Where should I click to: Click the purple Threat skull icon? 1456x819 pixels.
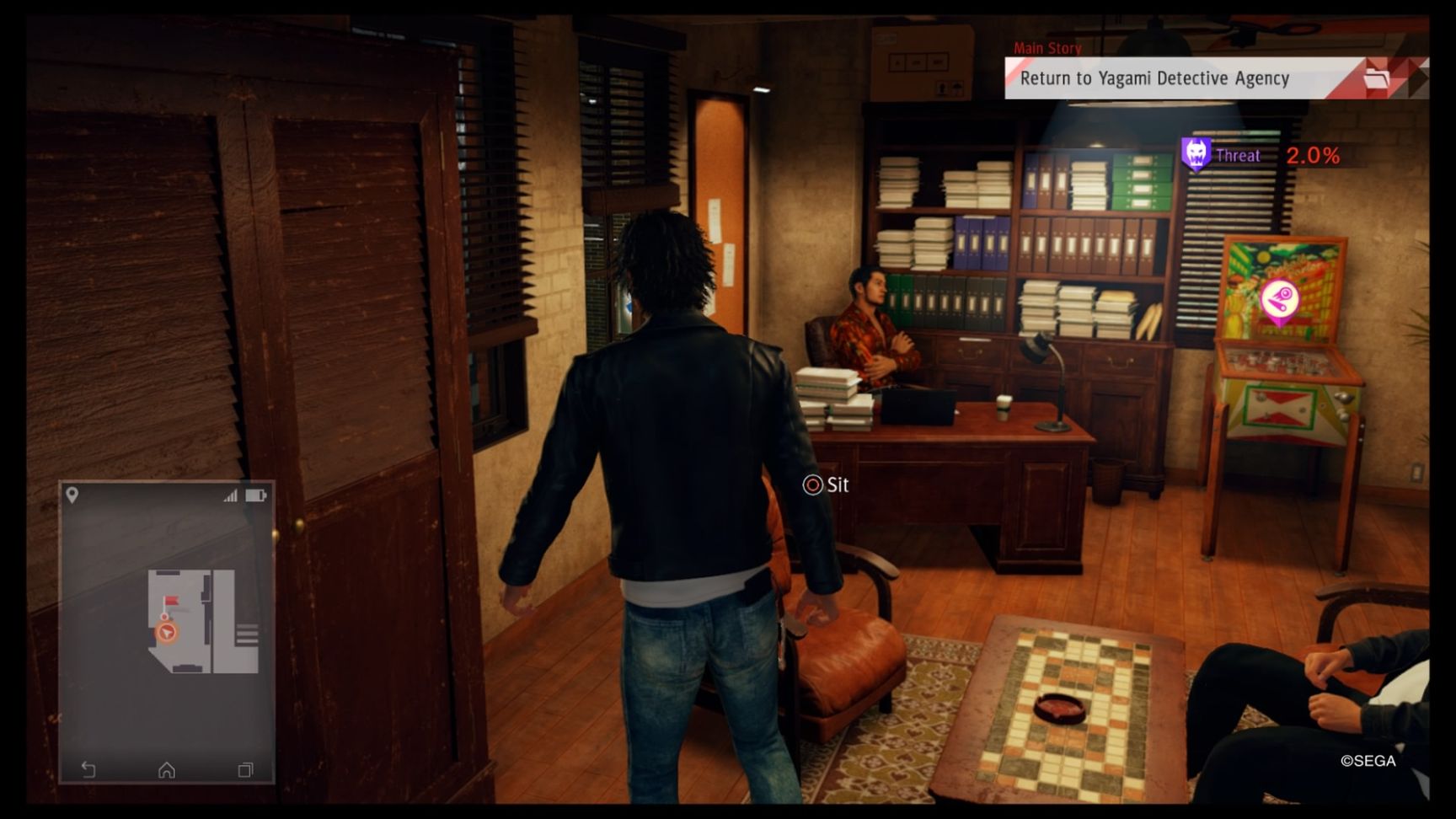pyautogui.click(x=1196, y=155)
